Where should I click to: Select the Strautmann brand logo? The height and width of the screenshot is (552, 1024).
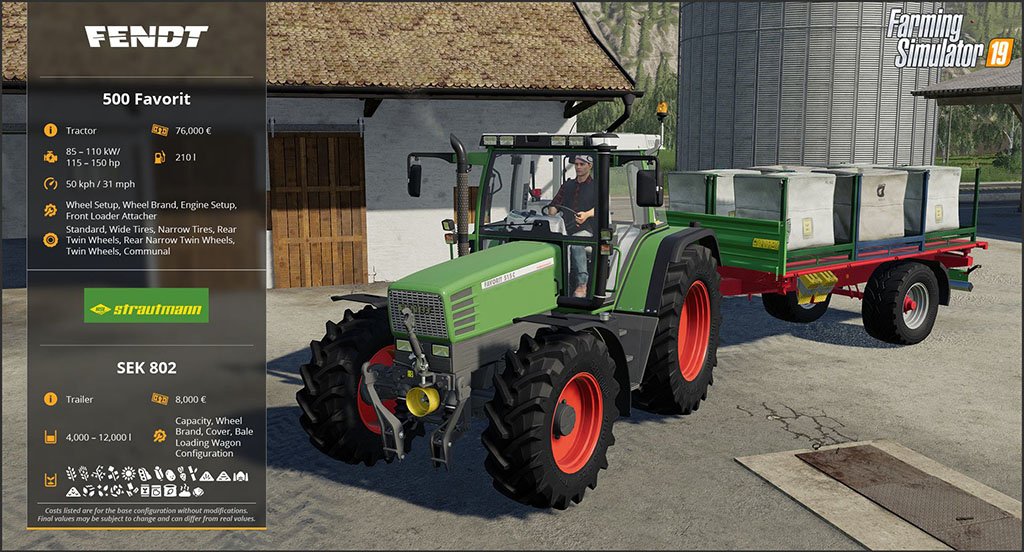point(146,305)
